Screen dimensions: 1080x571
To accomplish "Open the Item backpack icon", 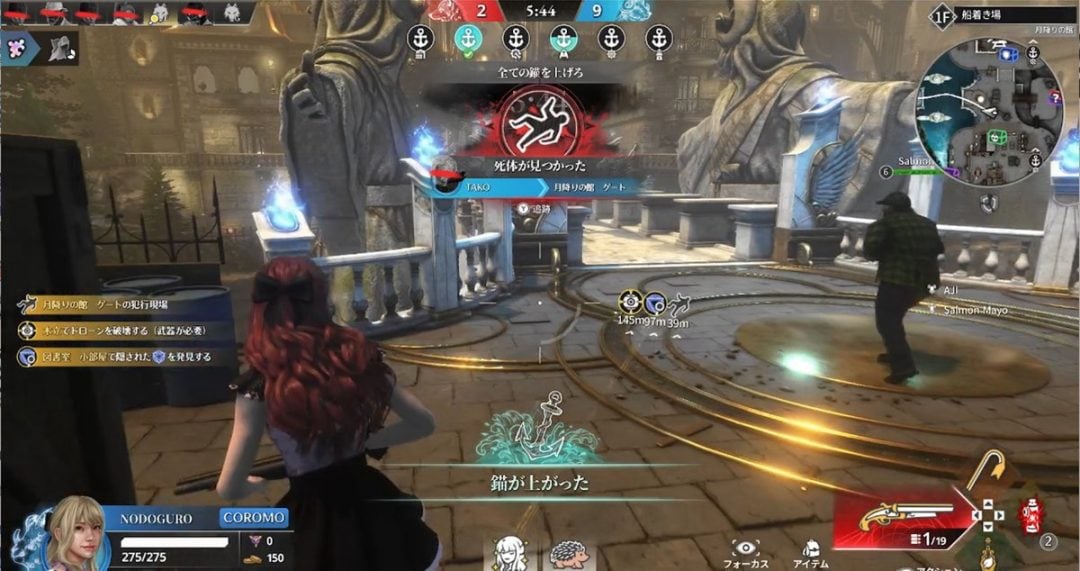I will pos(813,548).
